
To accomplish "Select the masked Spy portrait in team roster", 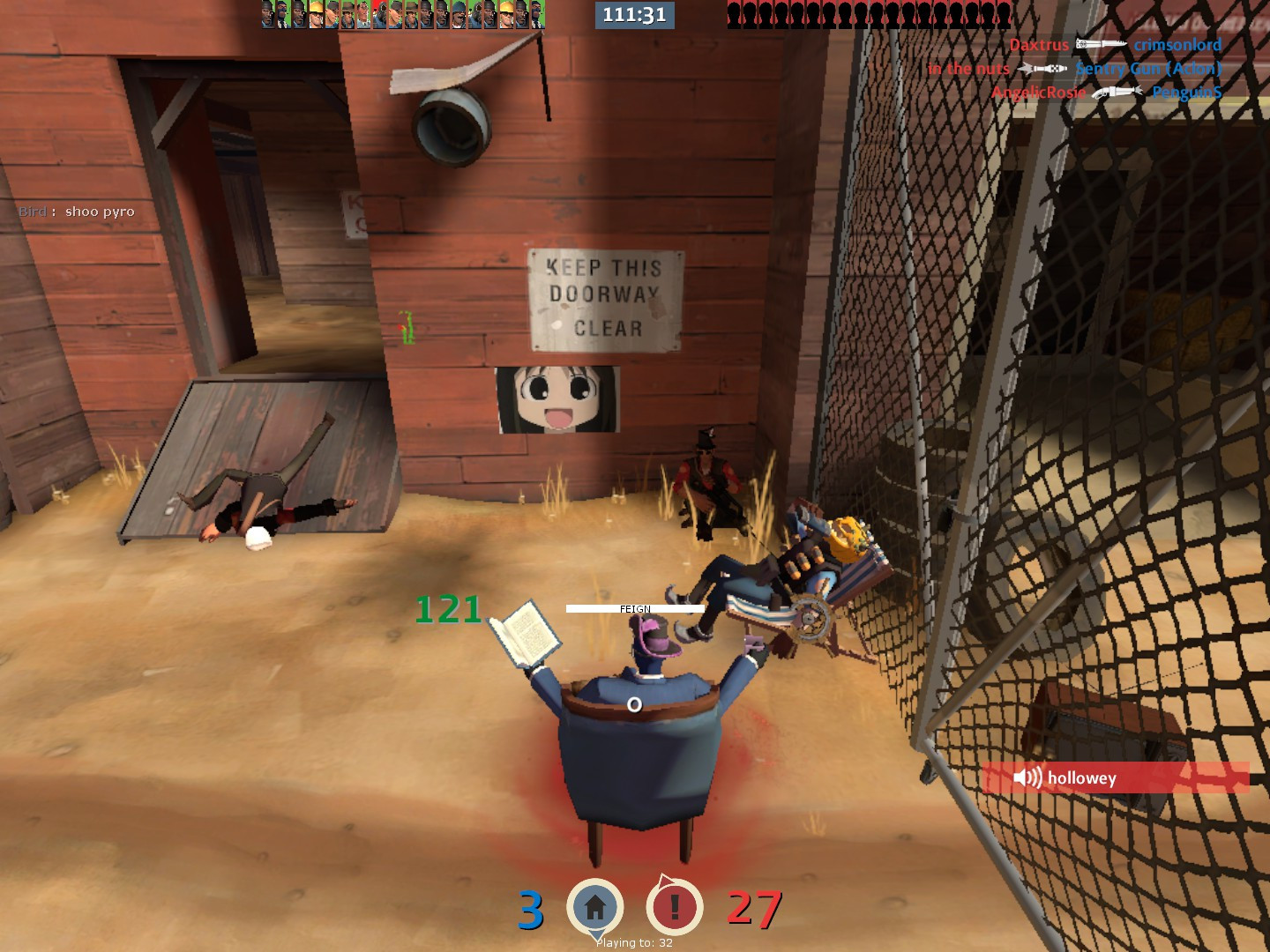I will click(x=282, y=13).
